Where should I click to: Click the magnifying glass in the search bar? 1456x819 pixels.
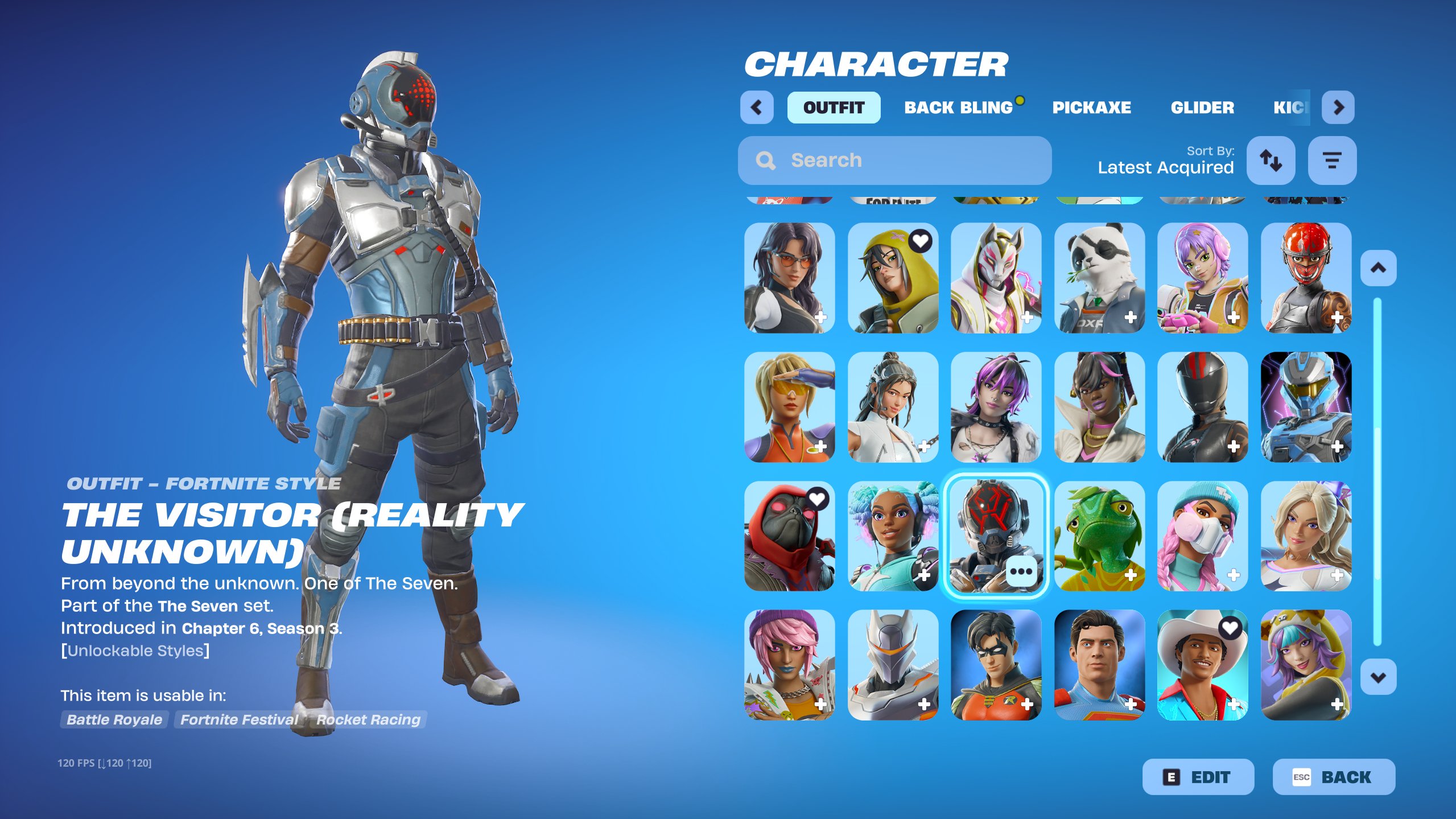coord(765,160)
